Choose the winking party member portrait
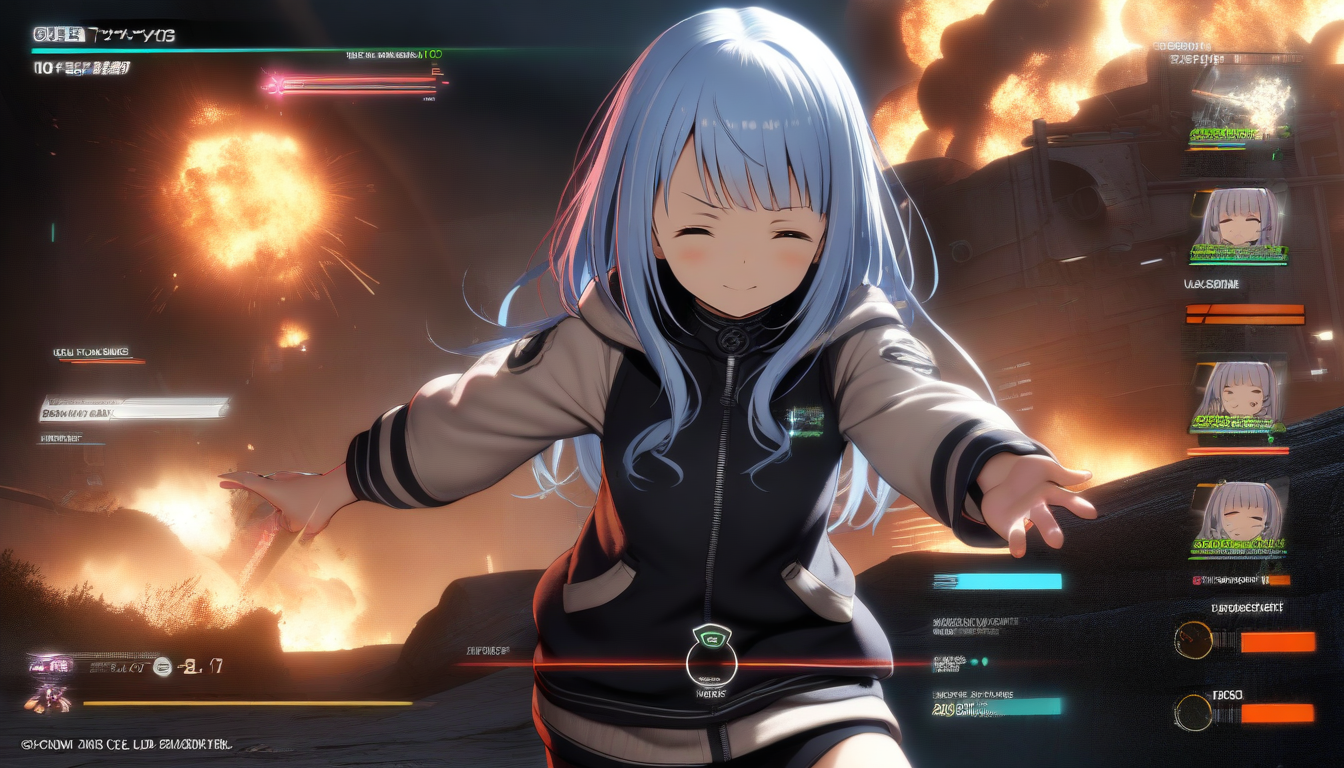1344x768 pixels. click(x=1236, y=390)
